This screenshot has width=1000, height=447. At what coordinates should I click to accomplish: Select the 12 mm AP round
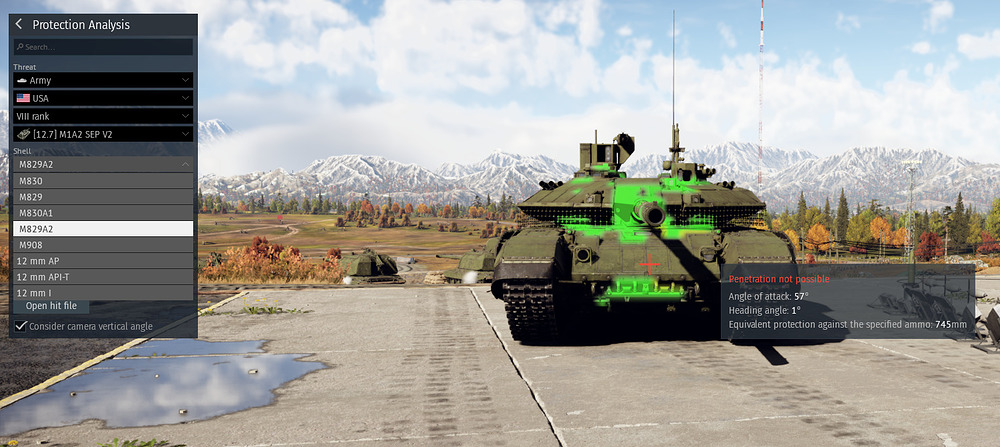pos(103,260)
